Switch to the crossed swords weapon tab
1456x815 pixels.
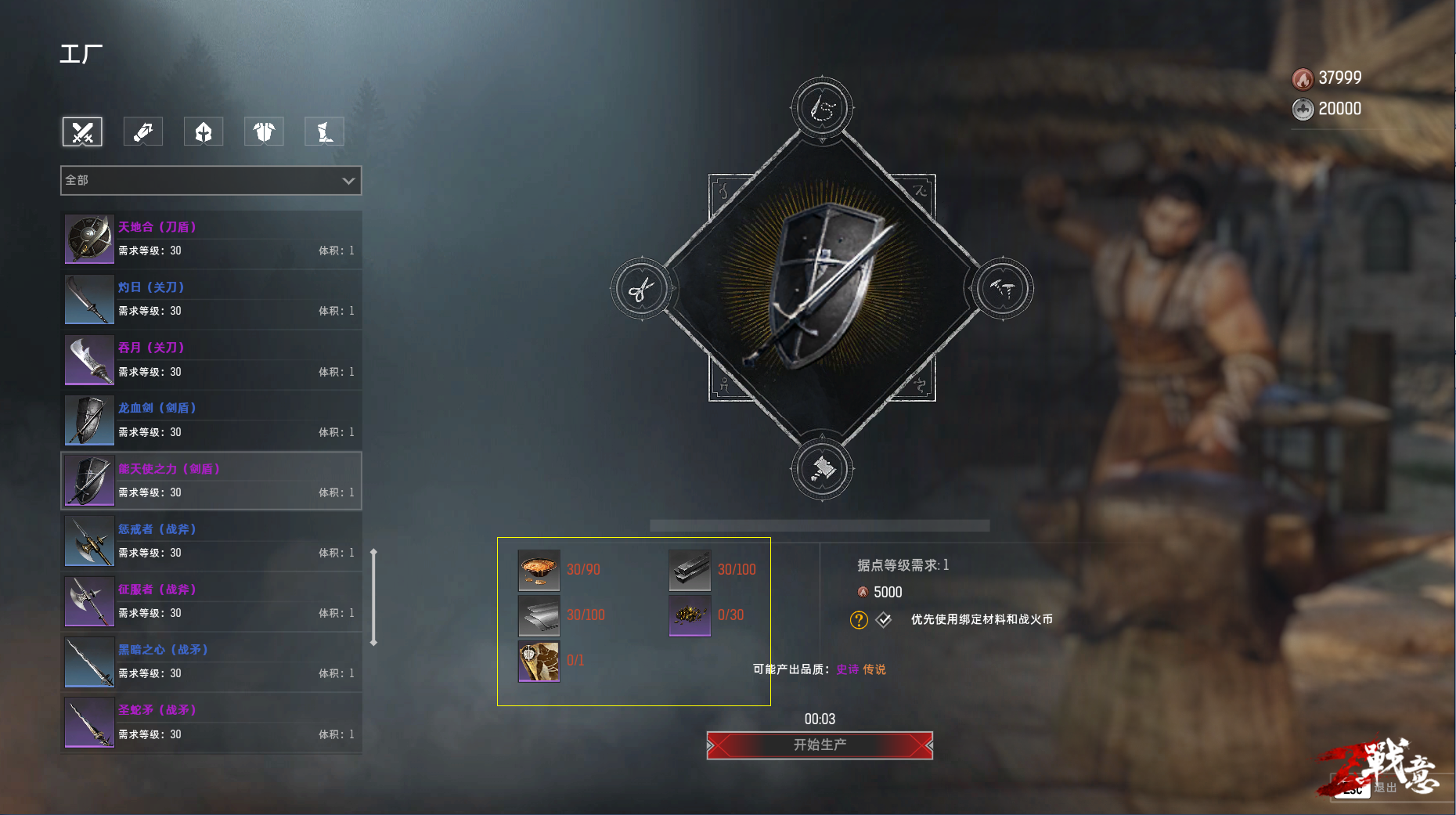(82, 132)
